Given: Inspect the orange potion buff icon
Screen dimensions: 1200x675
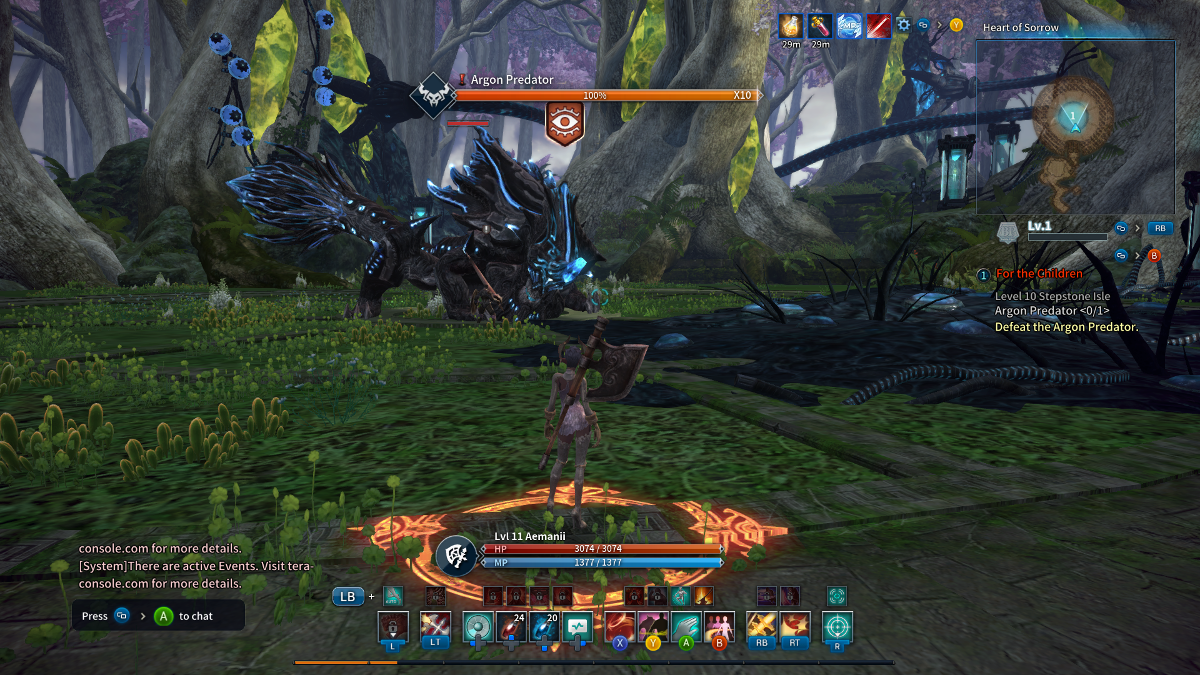Looking at the screenshot, I should 790,24.
